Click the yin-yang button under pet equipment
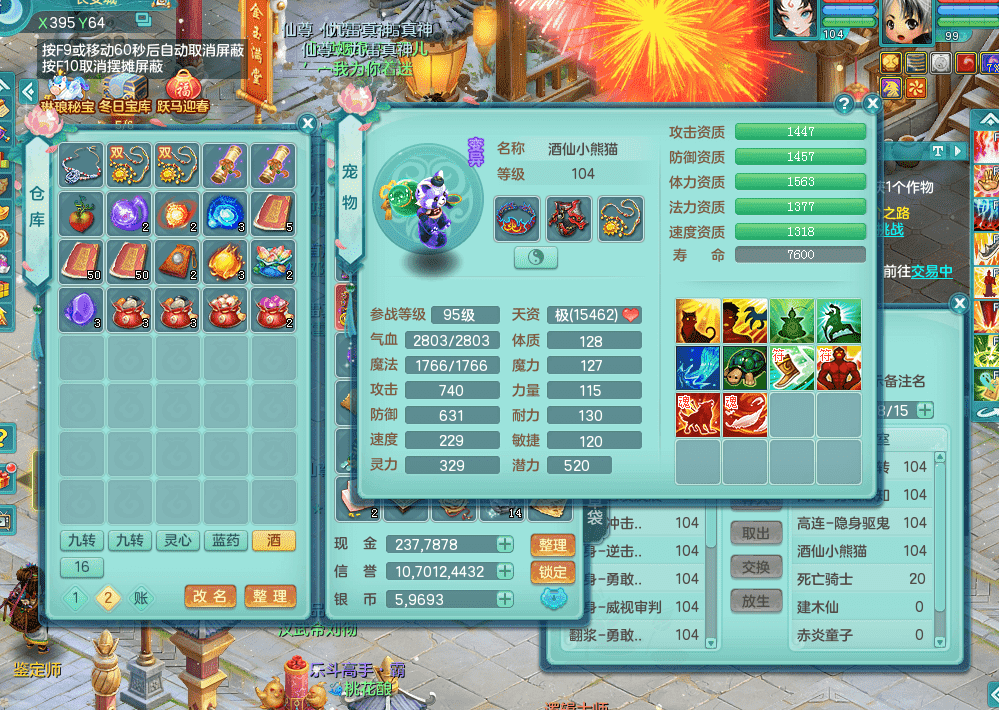Screen dimensions: 999x710 pos(535,257)
